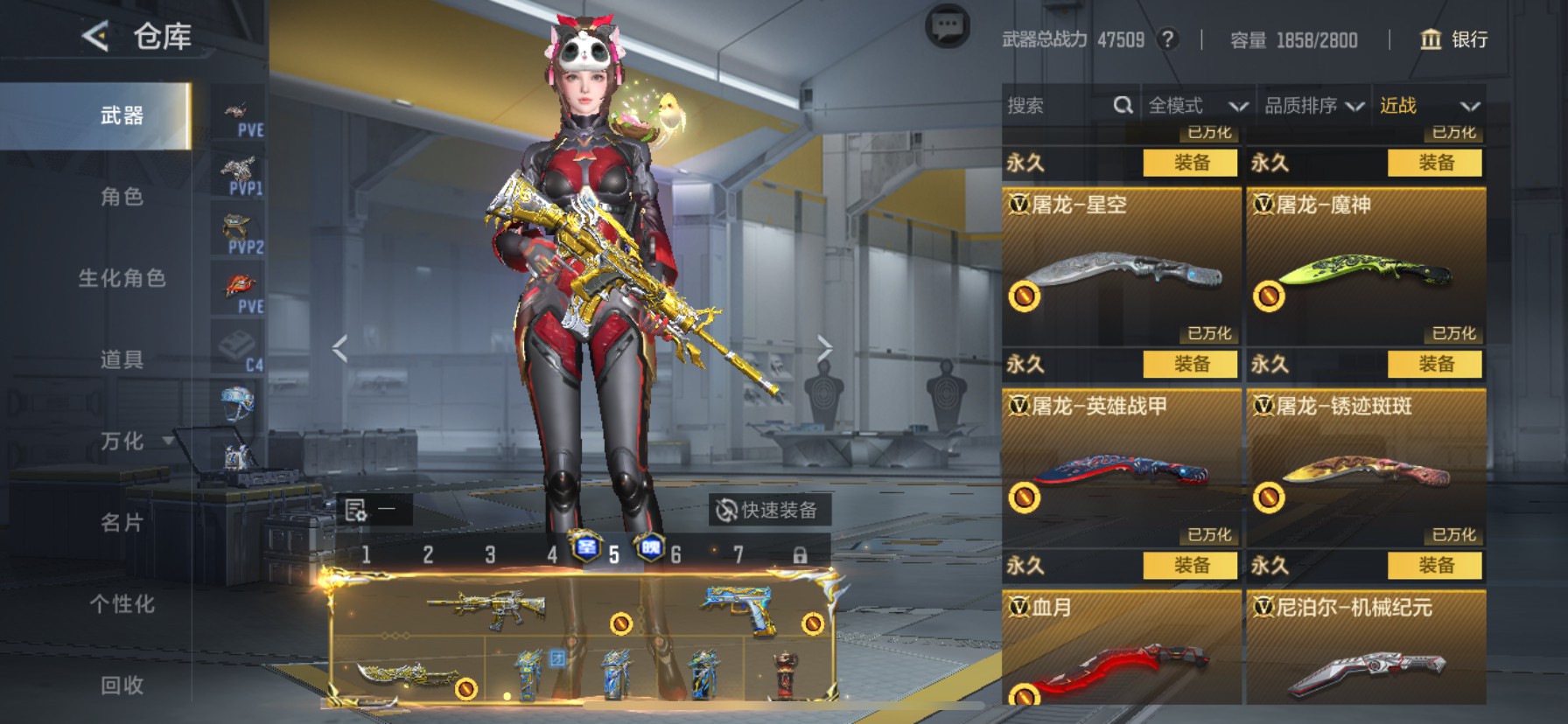This screenshot has width=1568, height=724.
Task: Use the 快速装备 quick equip button
Action: [768, 510]
